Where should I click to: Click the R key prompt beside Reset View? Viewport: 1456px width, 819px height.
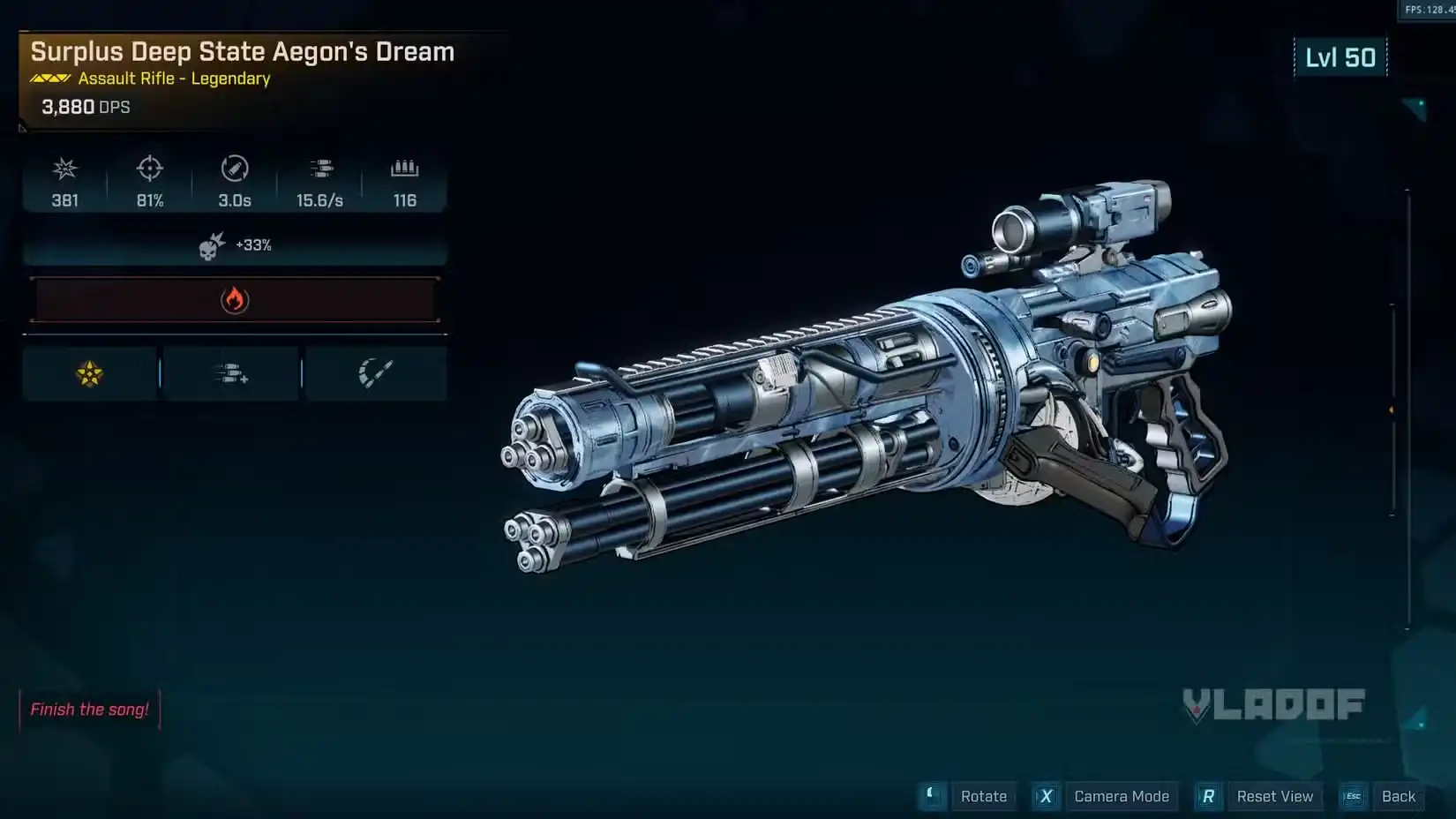[1208, 796]
